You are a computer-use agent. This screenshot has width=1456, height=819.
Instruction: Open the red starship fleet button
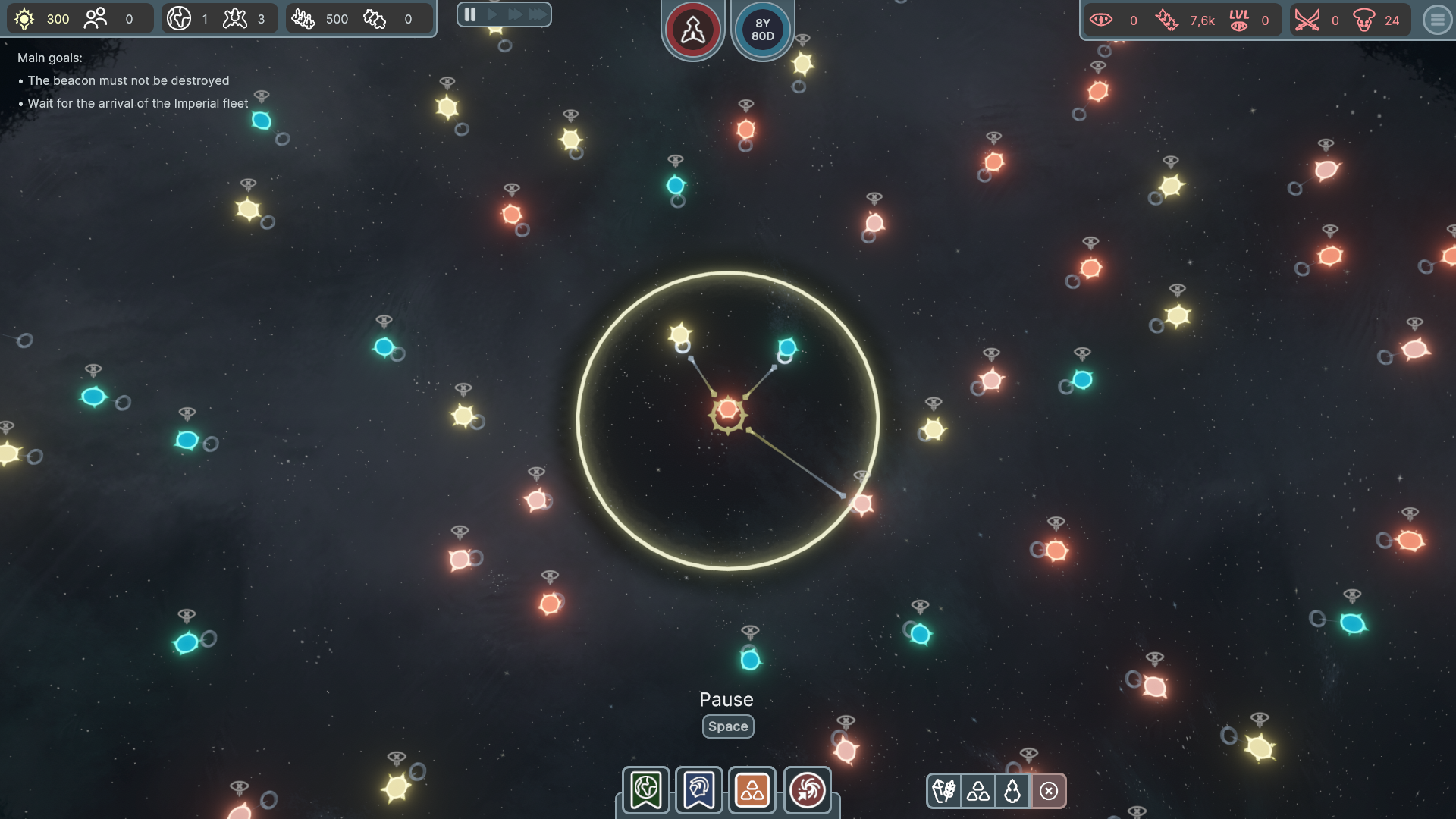(x=692, y=30)
